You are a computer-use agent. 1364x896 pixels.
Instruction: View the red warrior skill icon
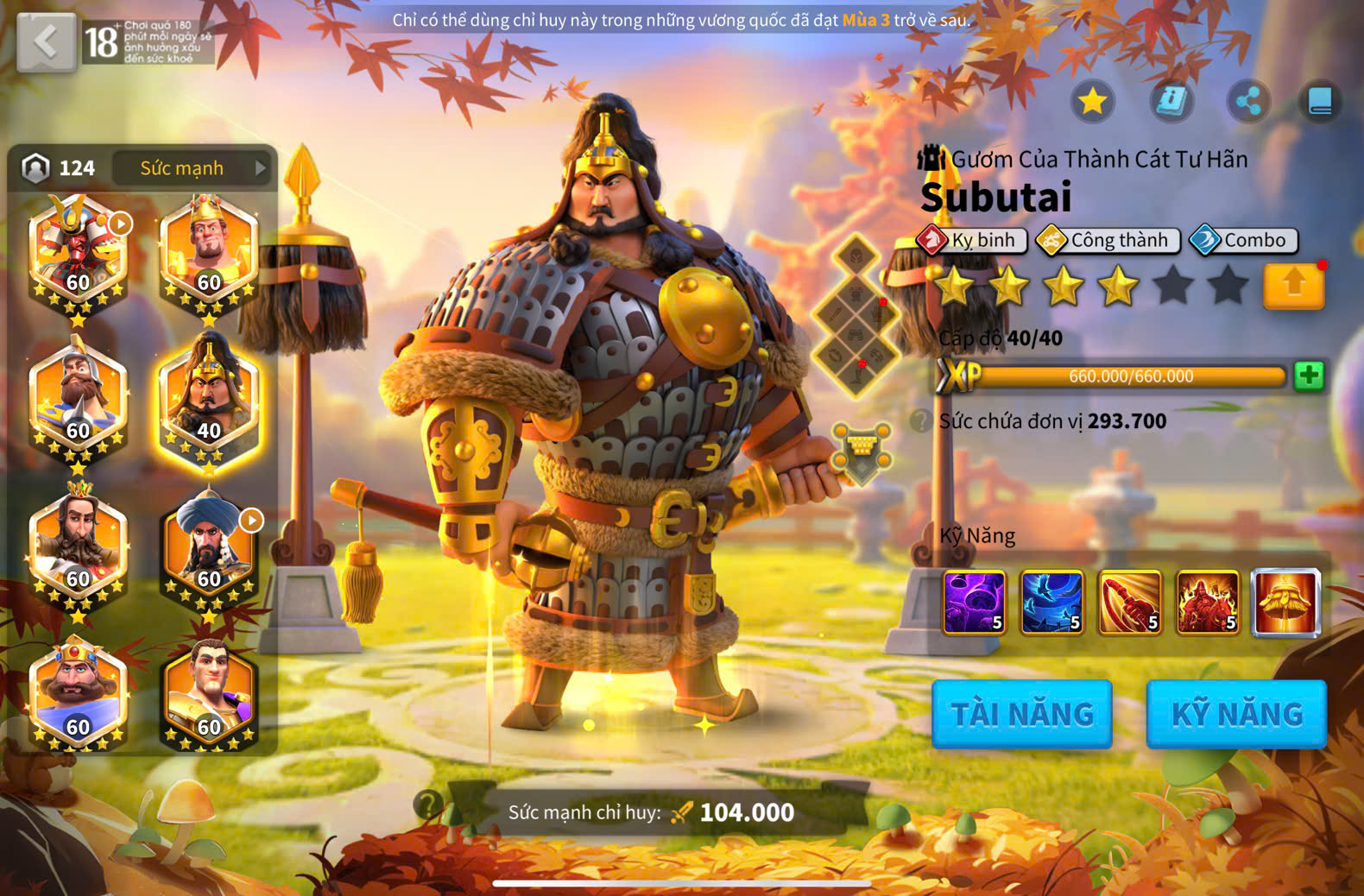pyautogui.click(x=1208, y=602)
